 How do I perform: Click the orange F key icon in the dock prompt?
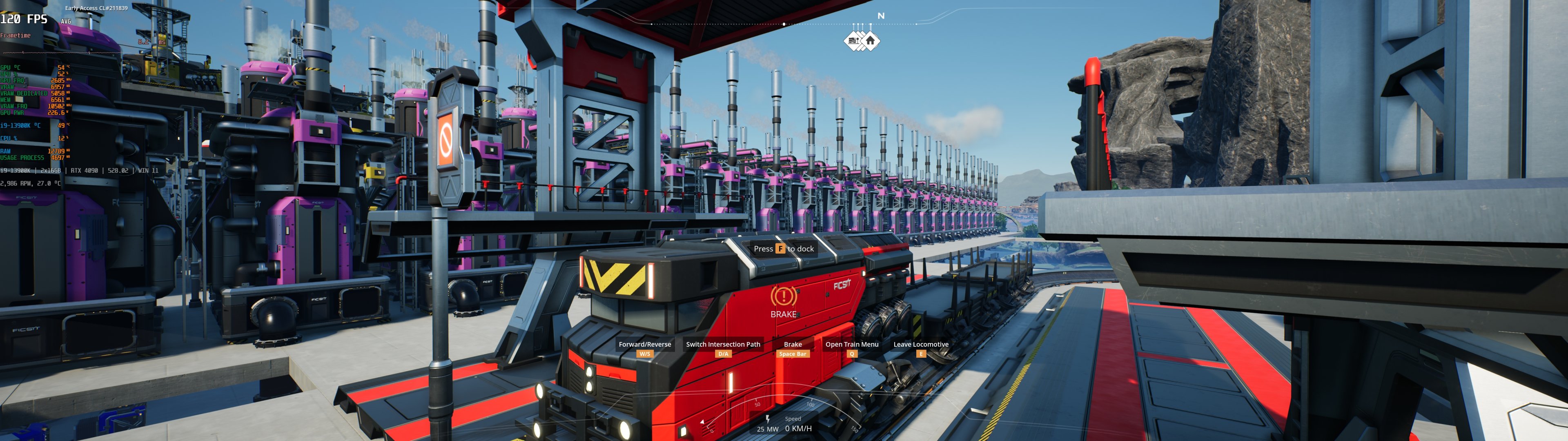780,249
